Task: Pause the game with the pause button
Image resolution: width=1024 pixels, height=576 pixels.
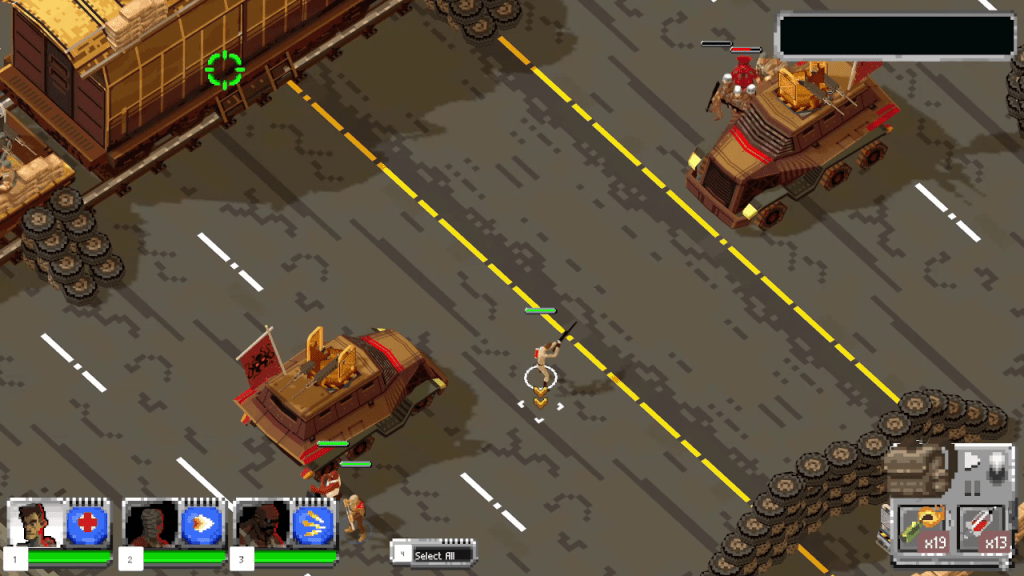Action: point(969,489)
